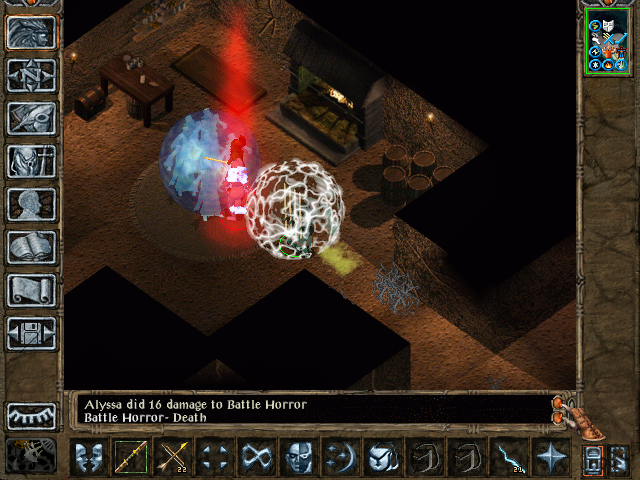Open the options via floppy disk button
The width and height of the screenshot is (640, 480).
click(x=31, y=333)
